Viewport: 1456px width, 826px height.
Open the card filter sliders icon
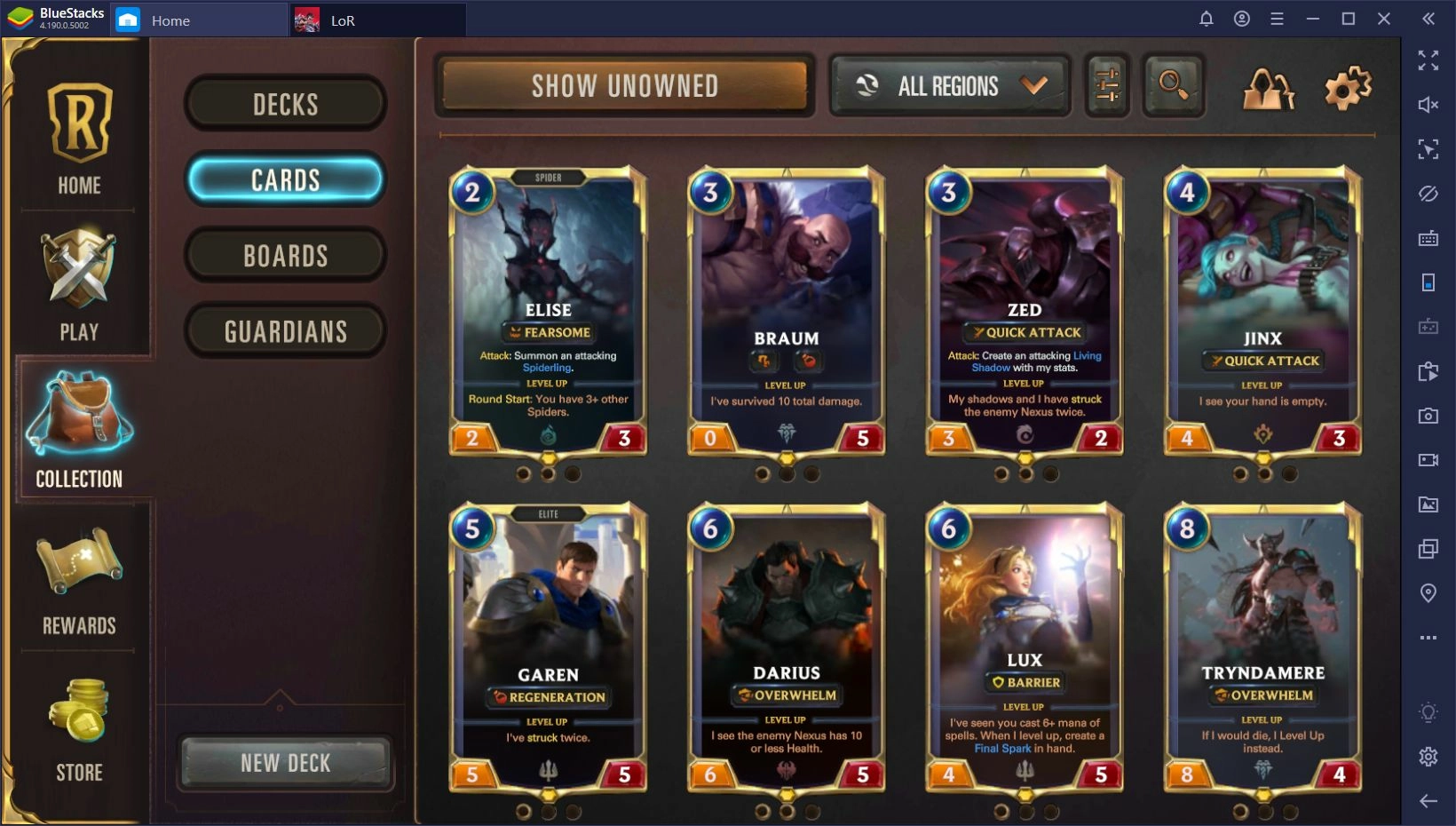coord(1106,85)
